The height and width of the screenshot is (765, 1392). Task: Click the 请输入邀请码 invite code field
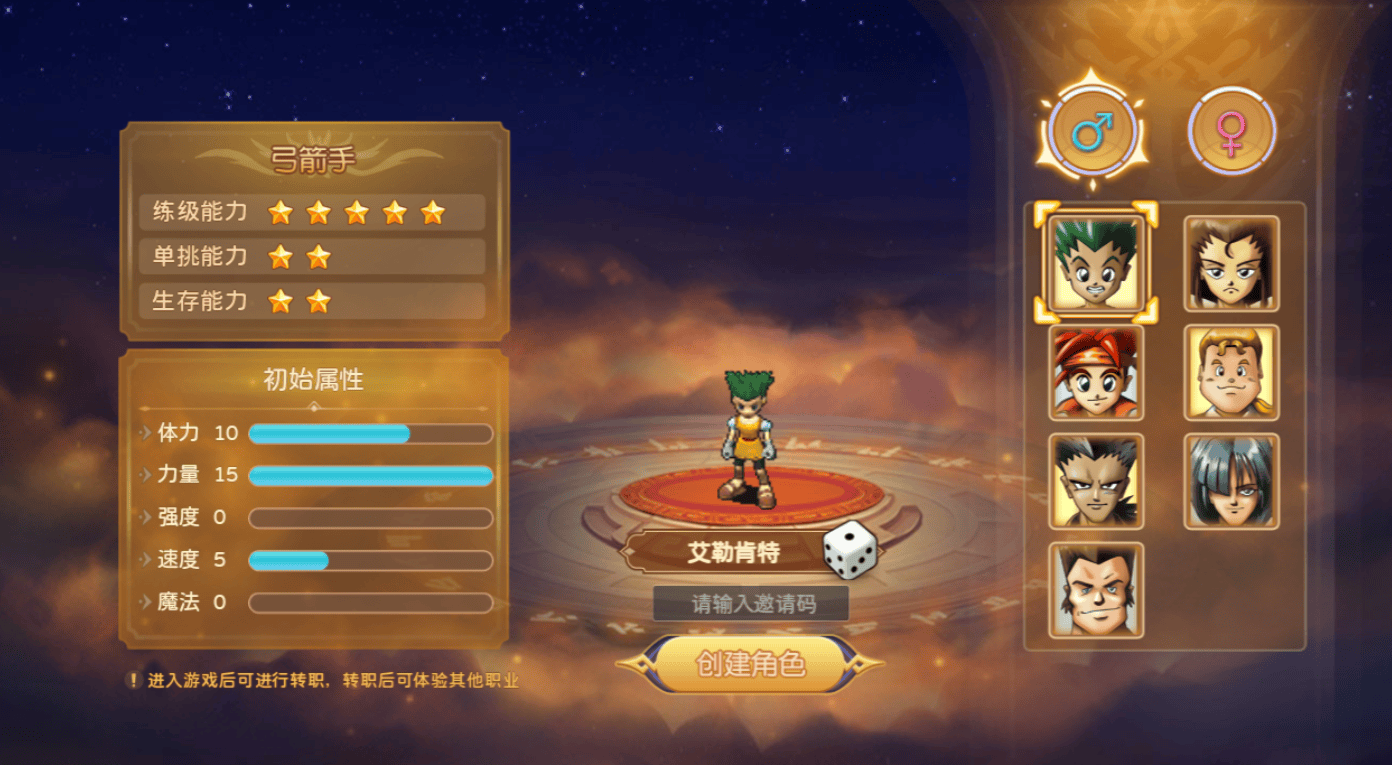[x=750, y=604]
